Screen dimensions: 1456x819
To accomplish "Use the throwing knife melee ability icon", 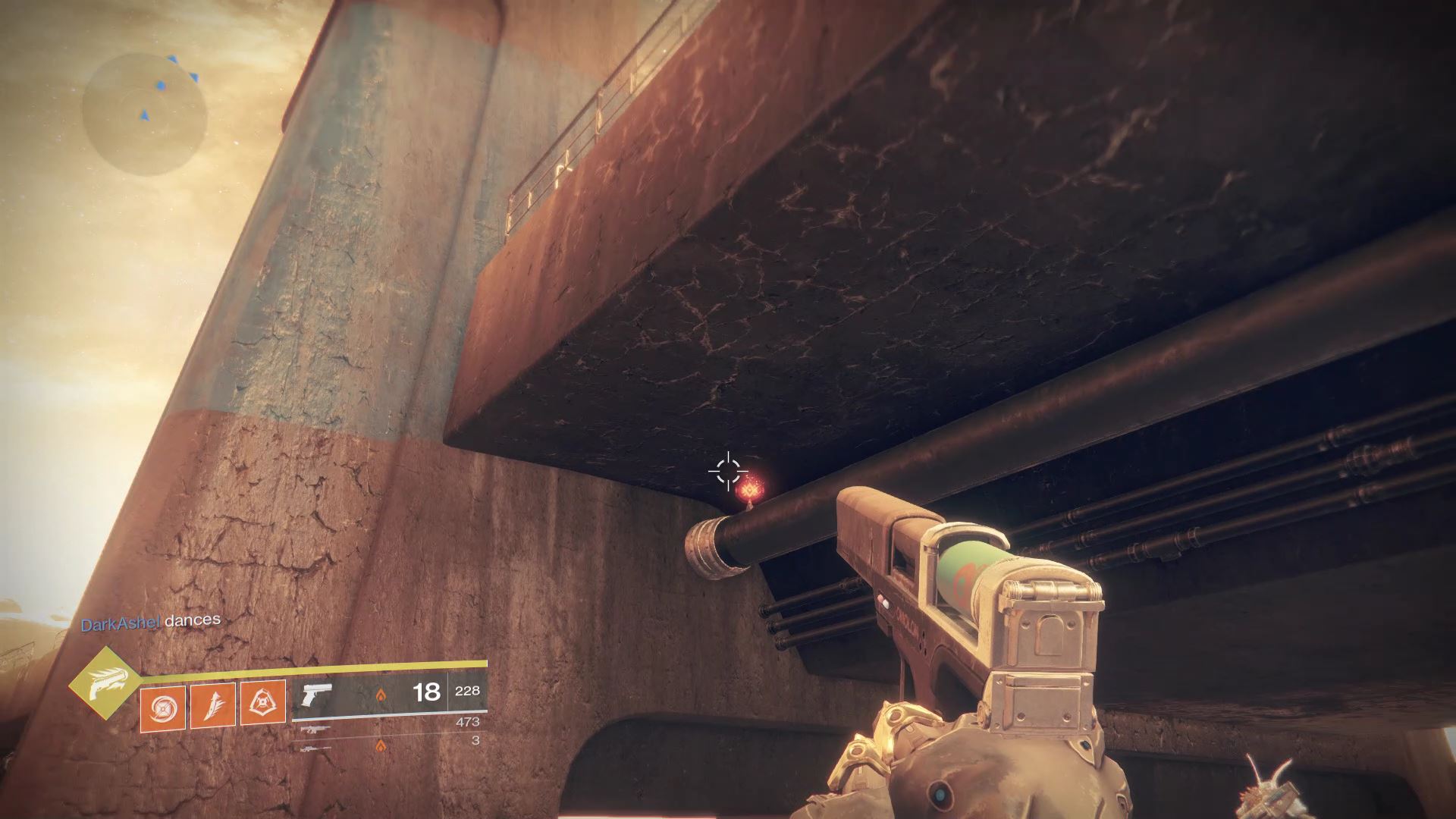I will click(213, 704).
